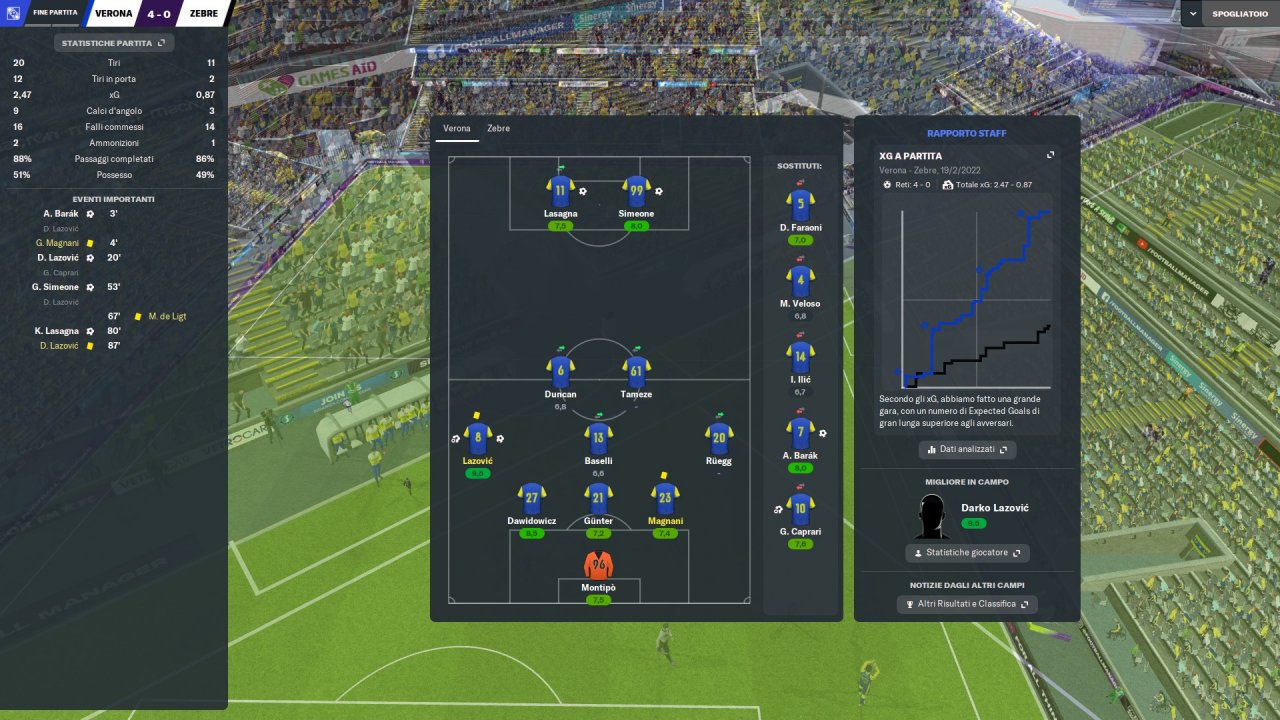Open Statistiche giocatore for Lazović
Screen dimensions: 1280x720
click(x=967, y=553)
